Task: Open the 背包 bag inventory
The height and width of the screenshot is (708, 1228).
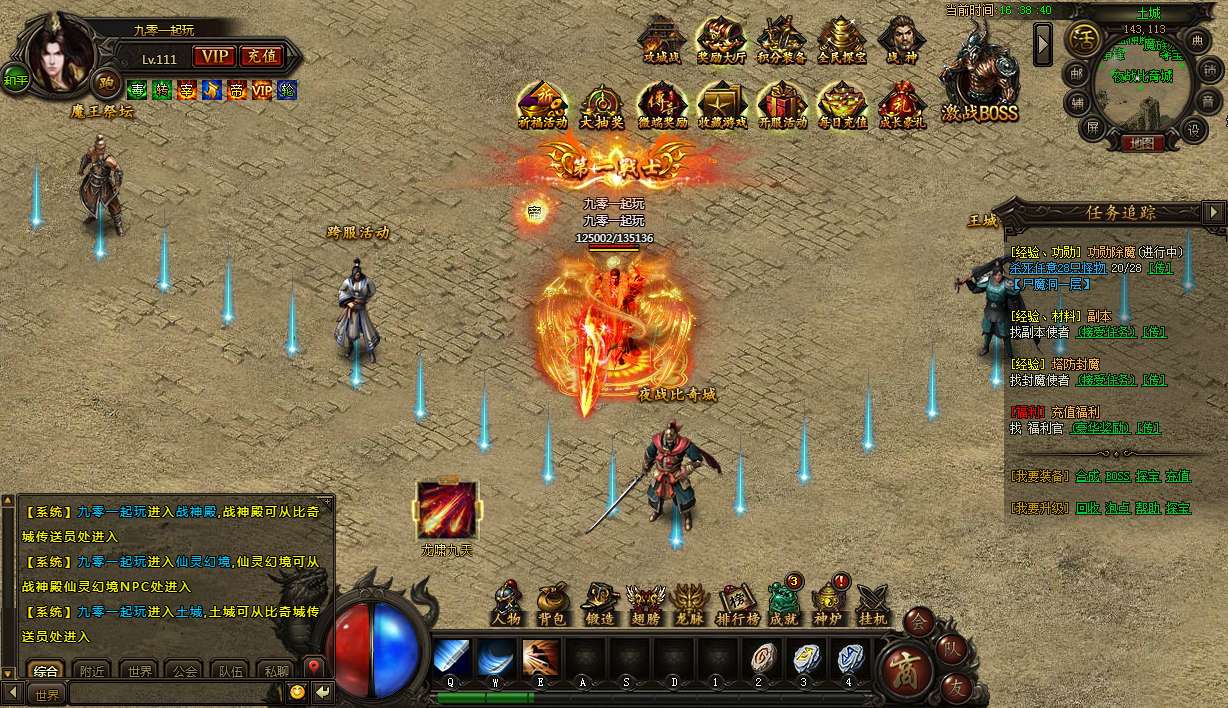Action: pyautogui.click(x=551, y=603)
